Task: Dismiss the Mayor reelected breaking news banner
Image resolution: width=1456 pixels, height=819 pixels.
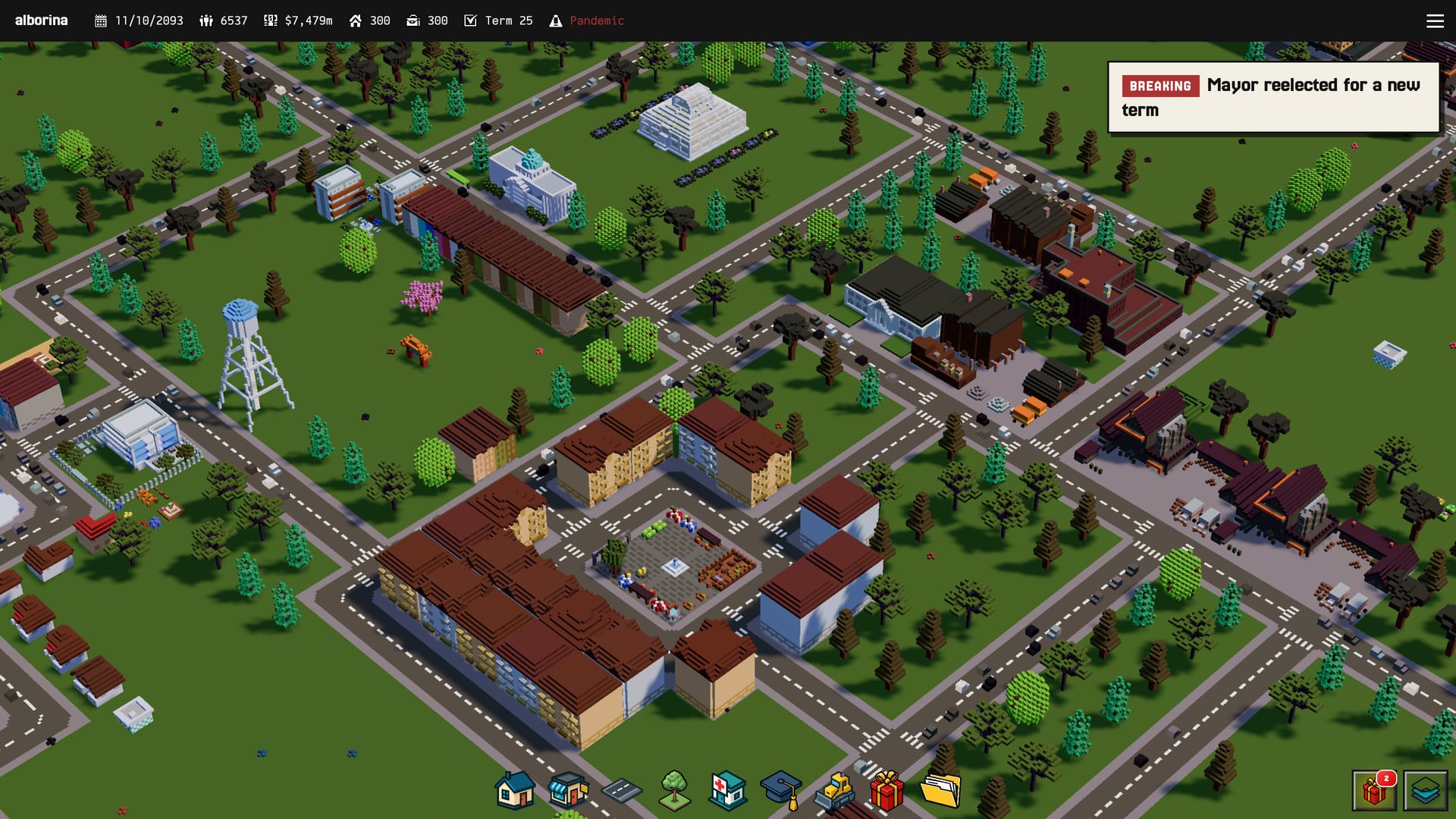Action: [x=1274, y=97]
